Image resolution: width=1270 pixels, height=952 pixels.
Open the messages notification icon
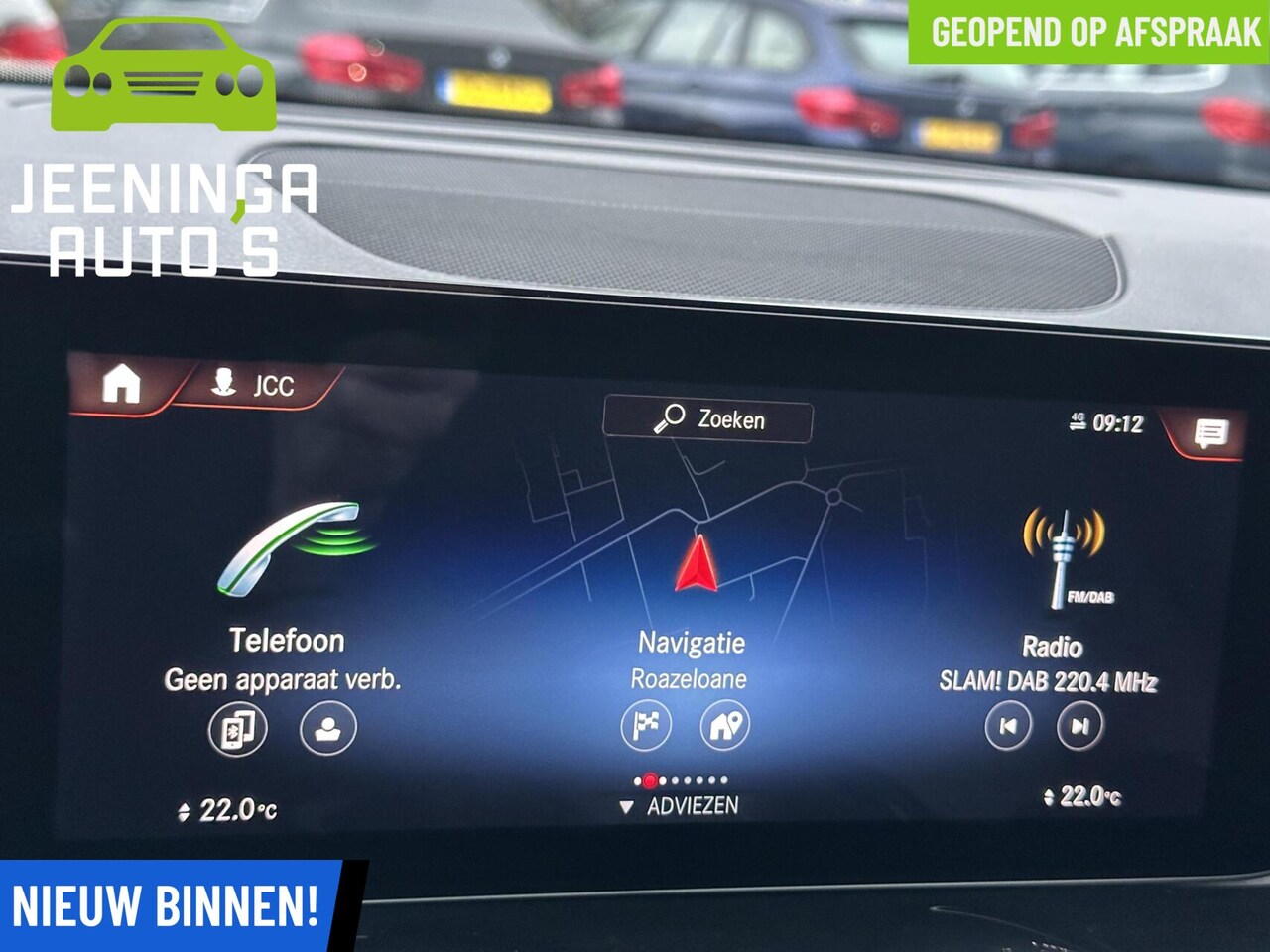[1209, 433]
